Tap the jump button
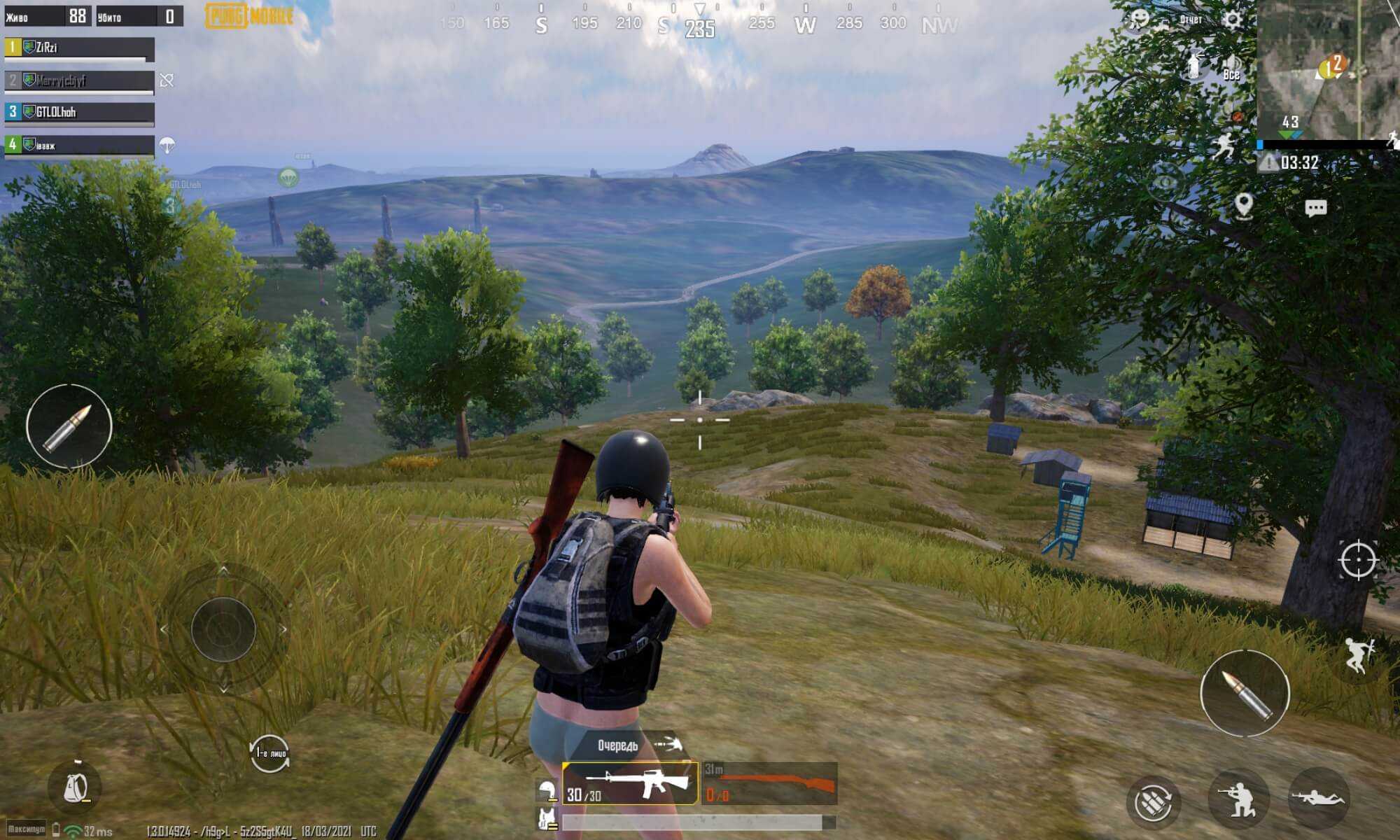 1359,656
